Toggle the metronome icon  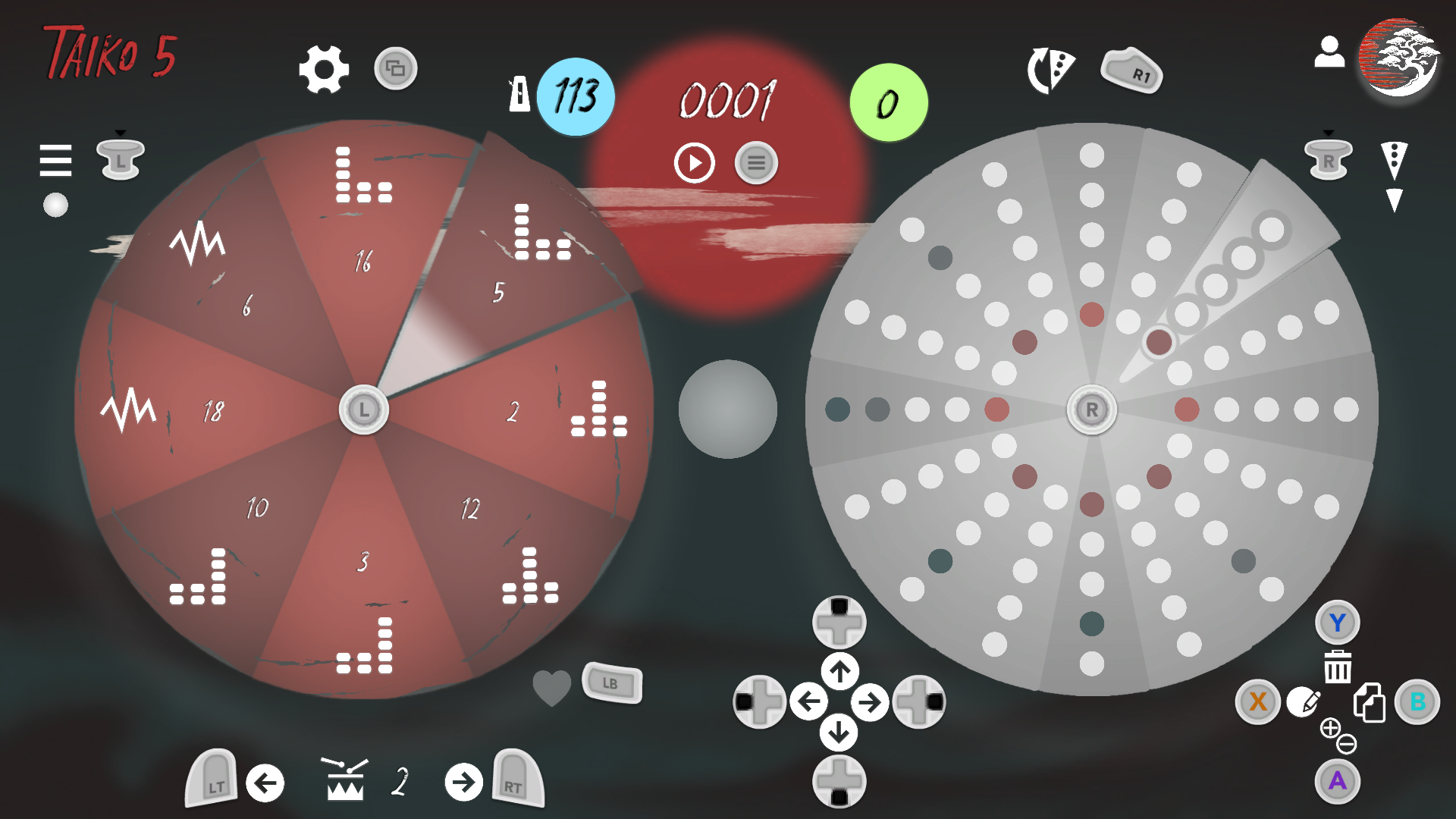pyautogui.click(x=519, y=95)
